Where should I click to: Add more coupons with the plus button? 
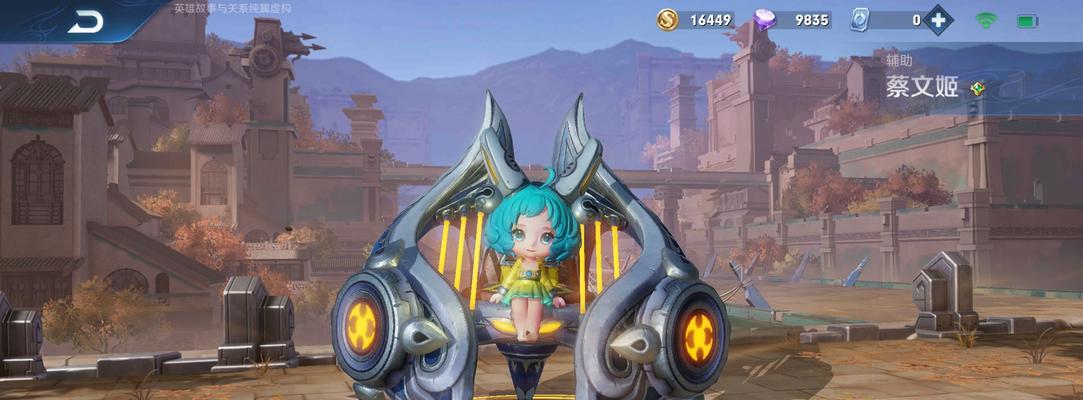(x=937, y=19)
